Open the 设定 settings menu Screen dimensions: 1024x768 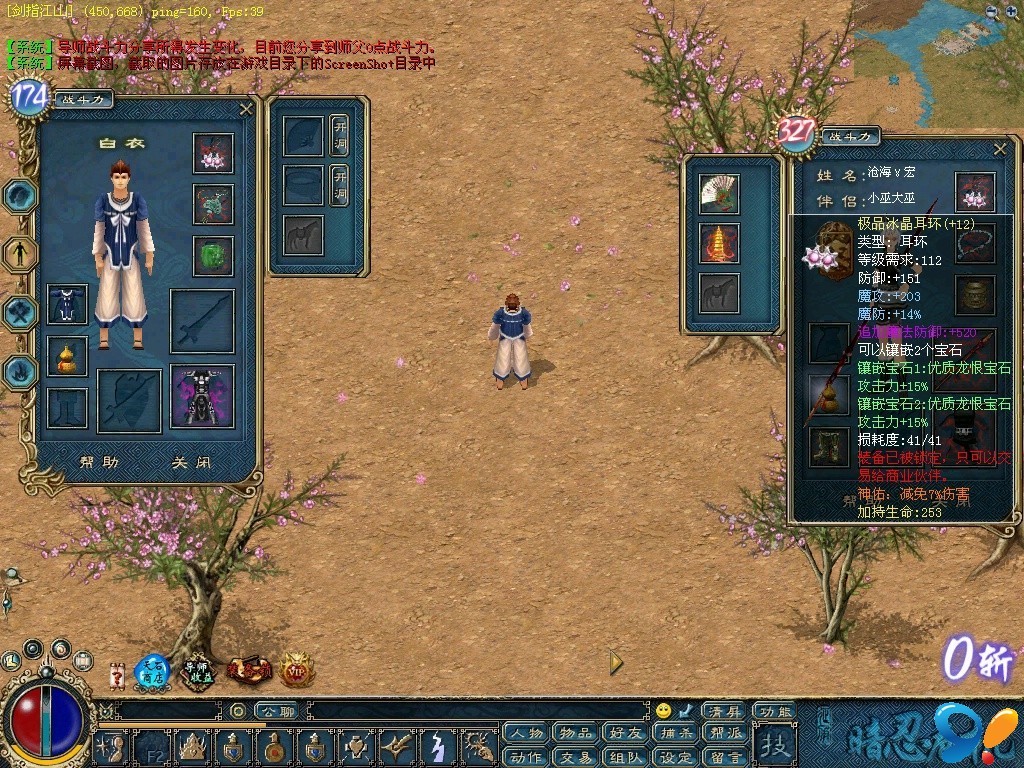pos(675,757)
